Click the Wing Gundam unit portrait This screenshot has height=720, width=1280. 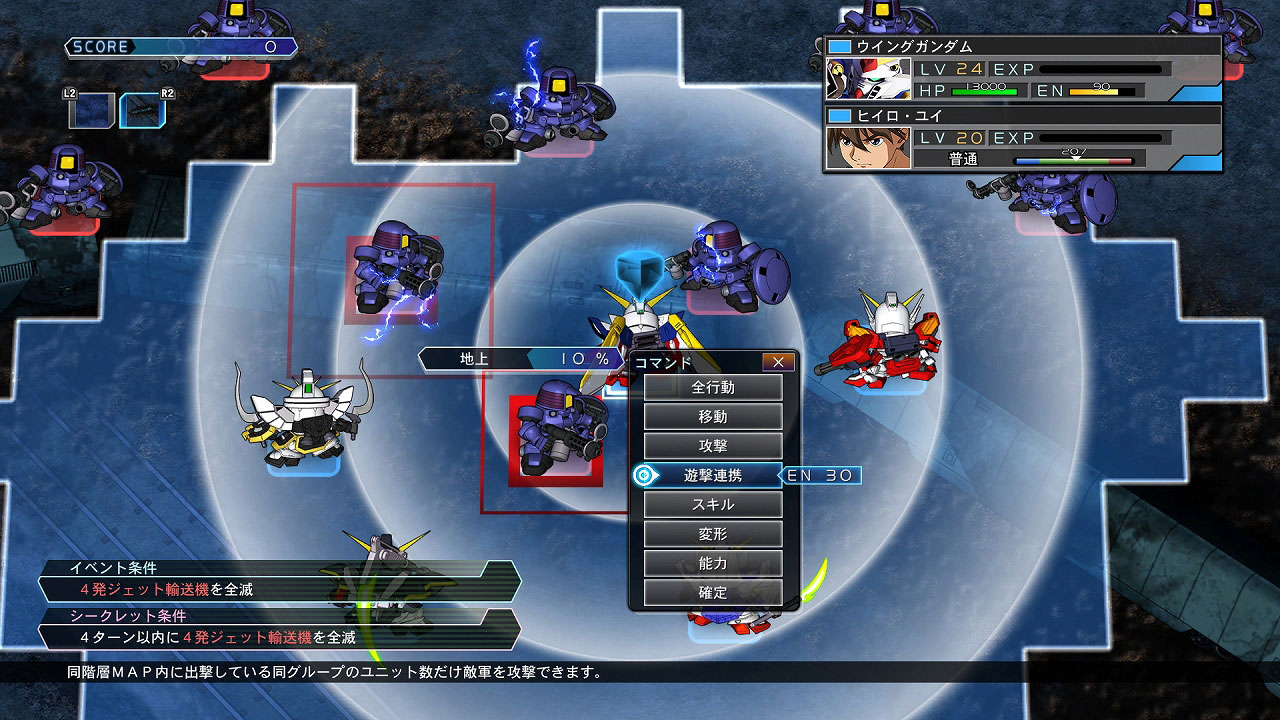click(868, 78)
